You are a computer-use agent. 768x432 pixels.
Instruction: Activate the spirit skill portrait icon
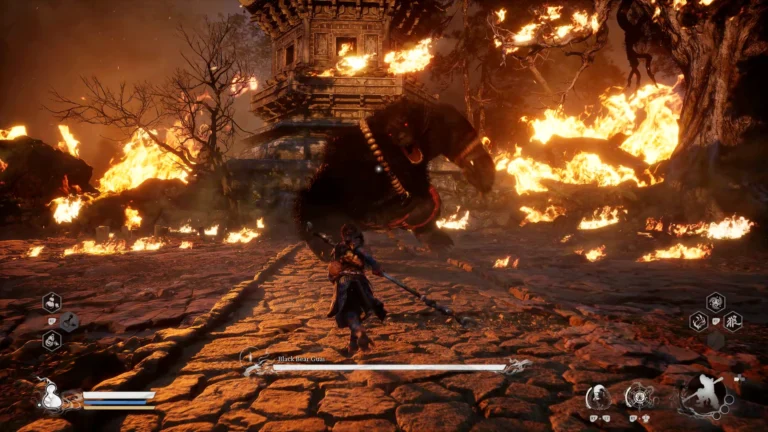(597, 396)
